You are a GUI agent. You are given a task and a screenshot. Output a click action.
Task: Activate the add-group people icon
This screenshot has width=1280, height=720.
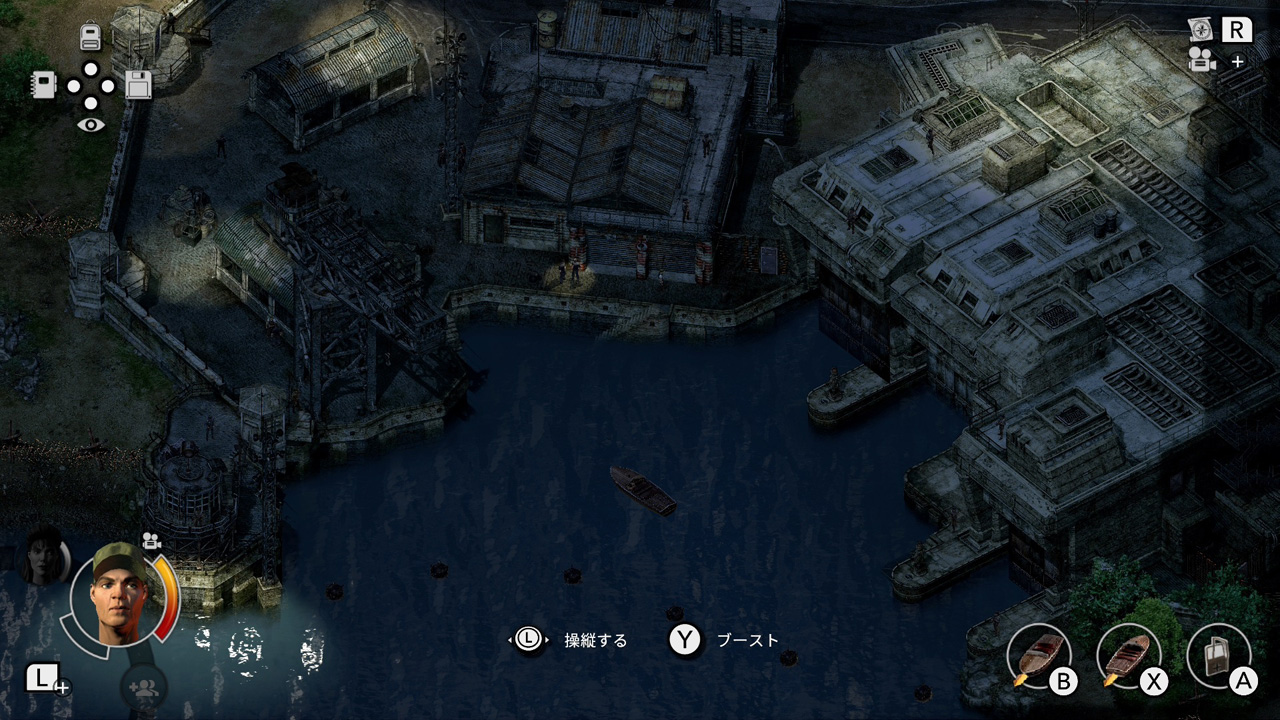coord(144,687)
